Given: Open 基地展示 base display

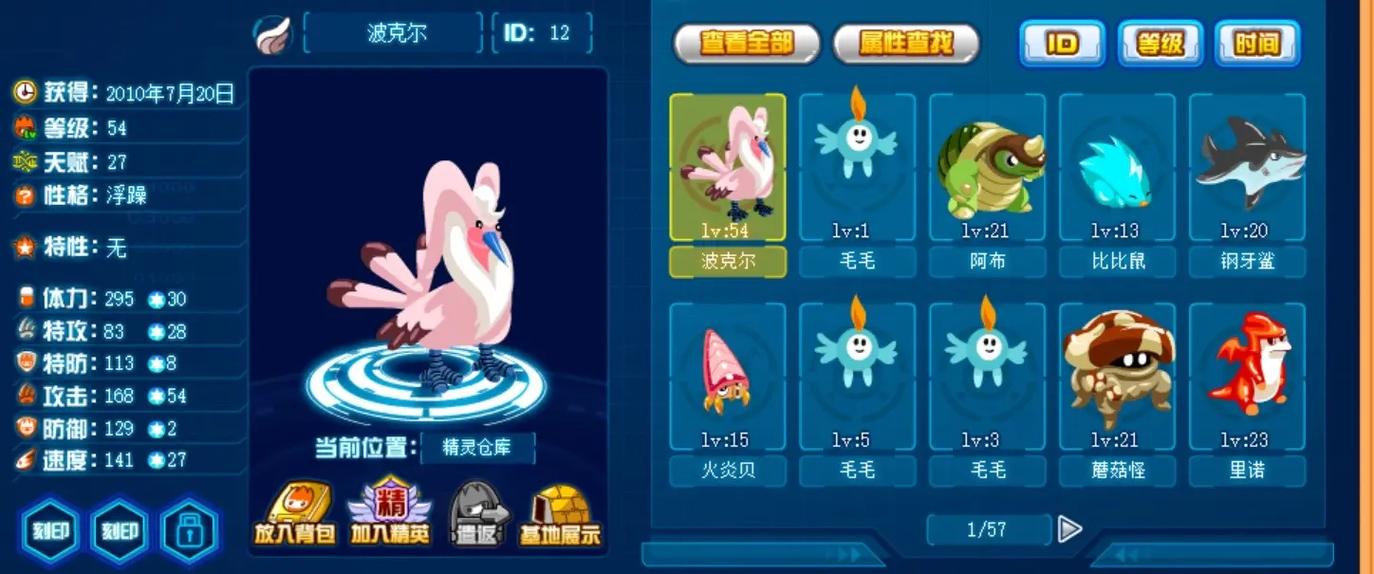Looking at the screenshot, I should (560, 514).
